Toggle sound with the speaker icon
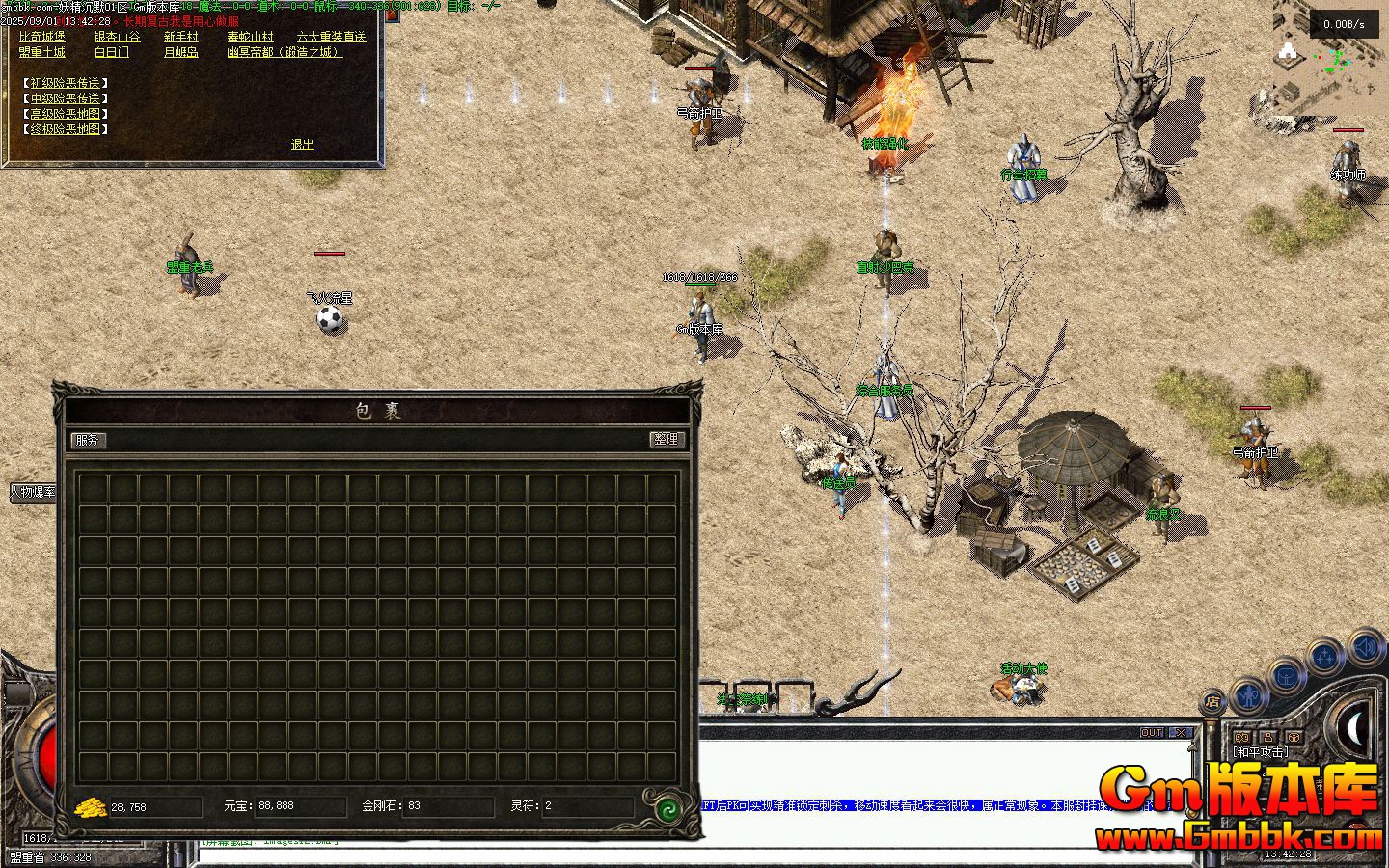The image size is (1389, 868). pyautogui.click(x=1368, y=645)
